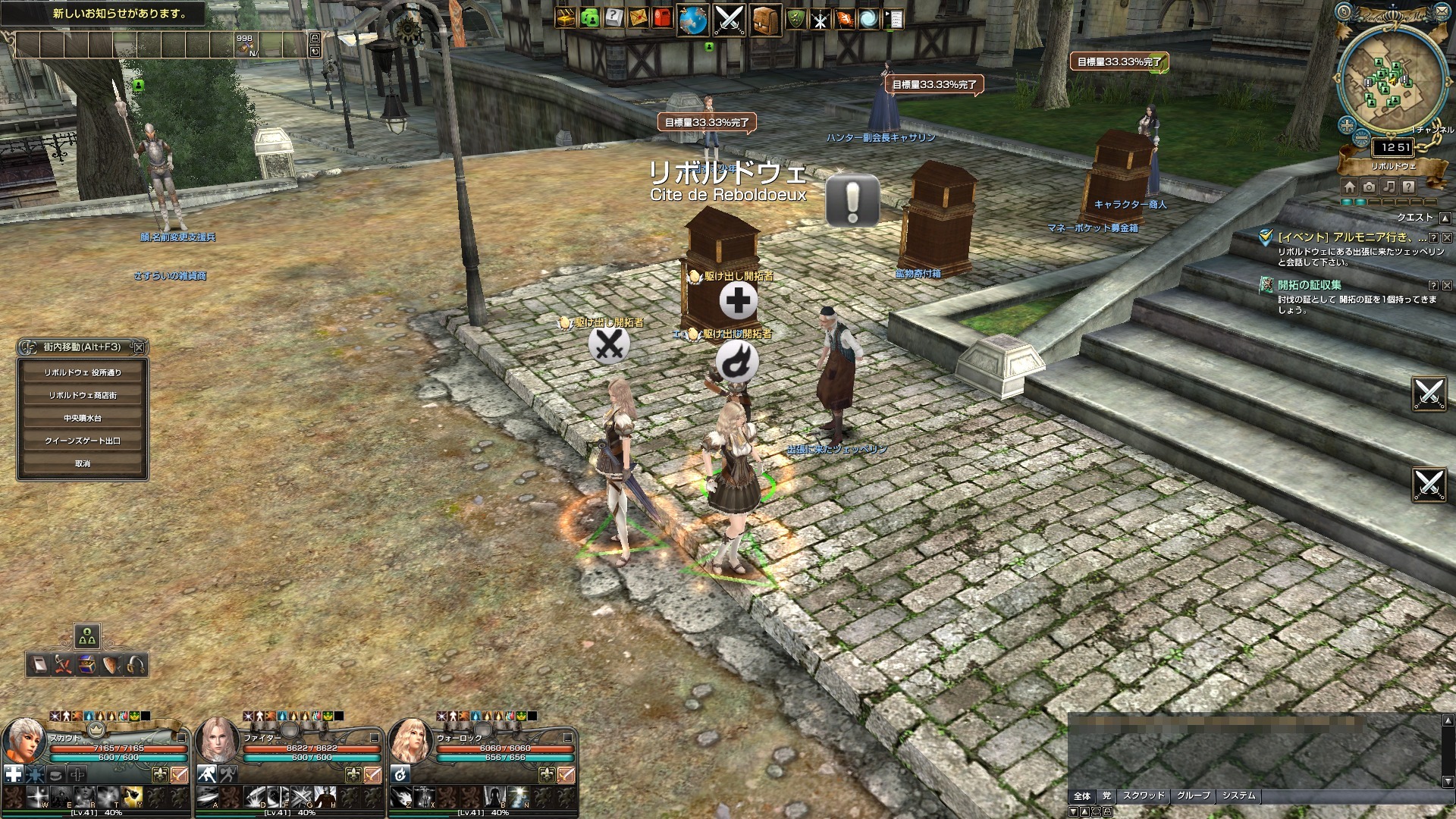
Task: Close the 開拓の証収集 quest tracker entry
Action: tap(1447, 286)
